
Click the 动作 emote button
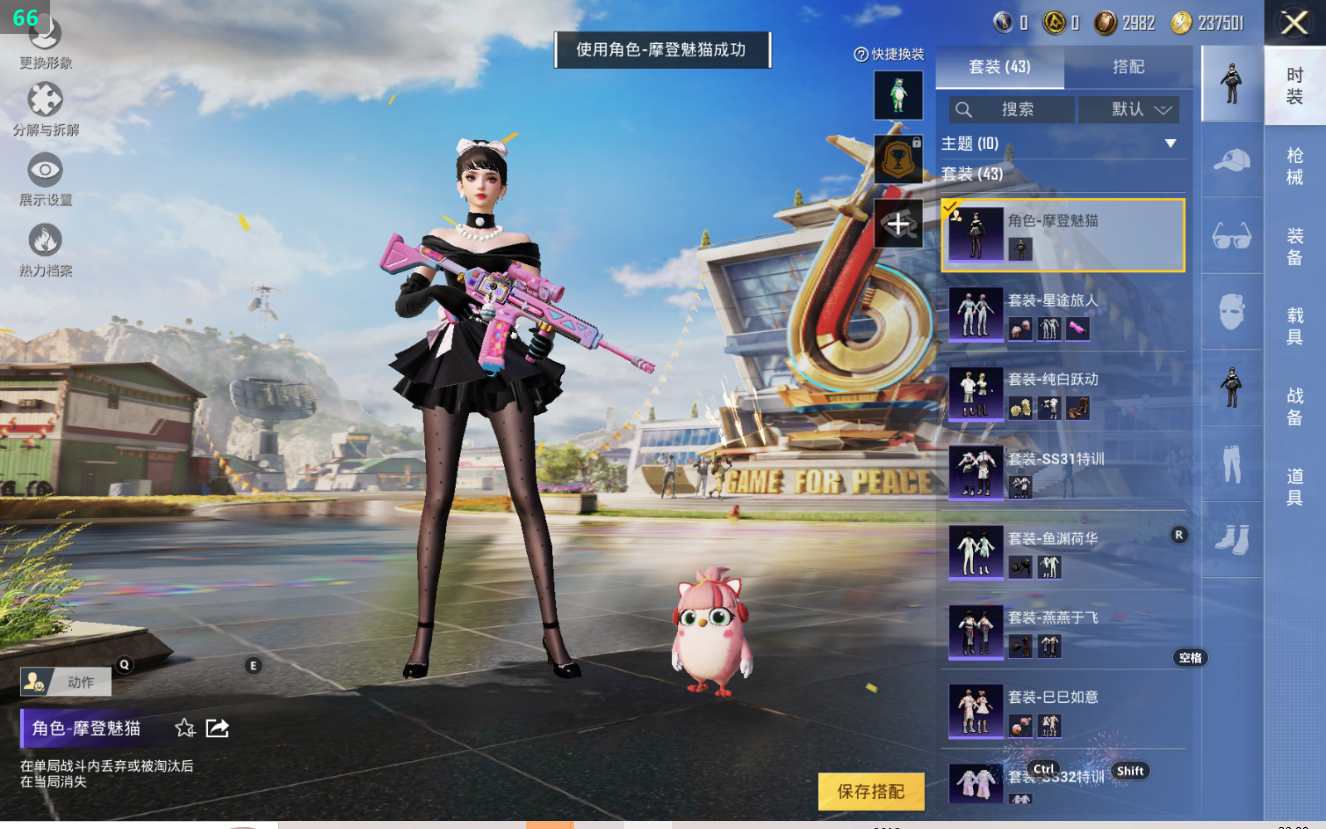coord(66,682)
